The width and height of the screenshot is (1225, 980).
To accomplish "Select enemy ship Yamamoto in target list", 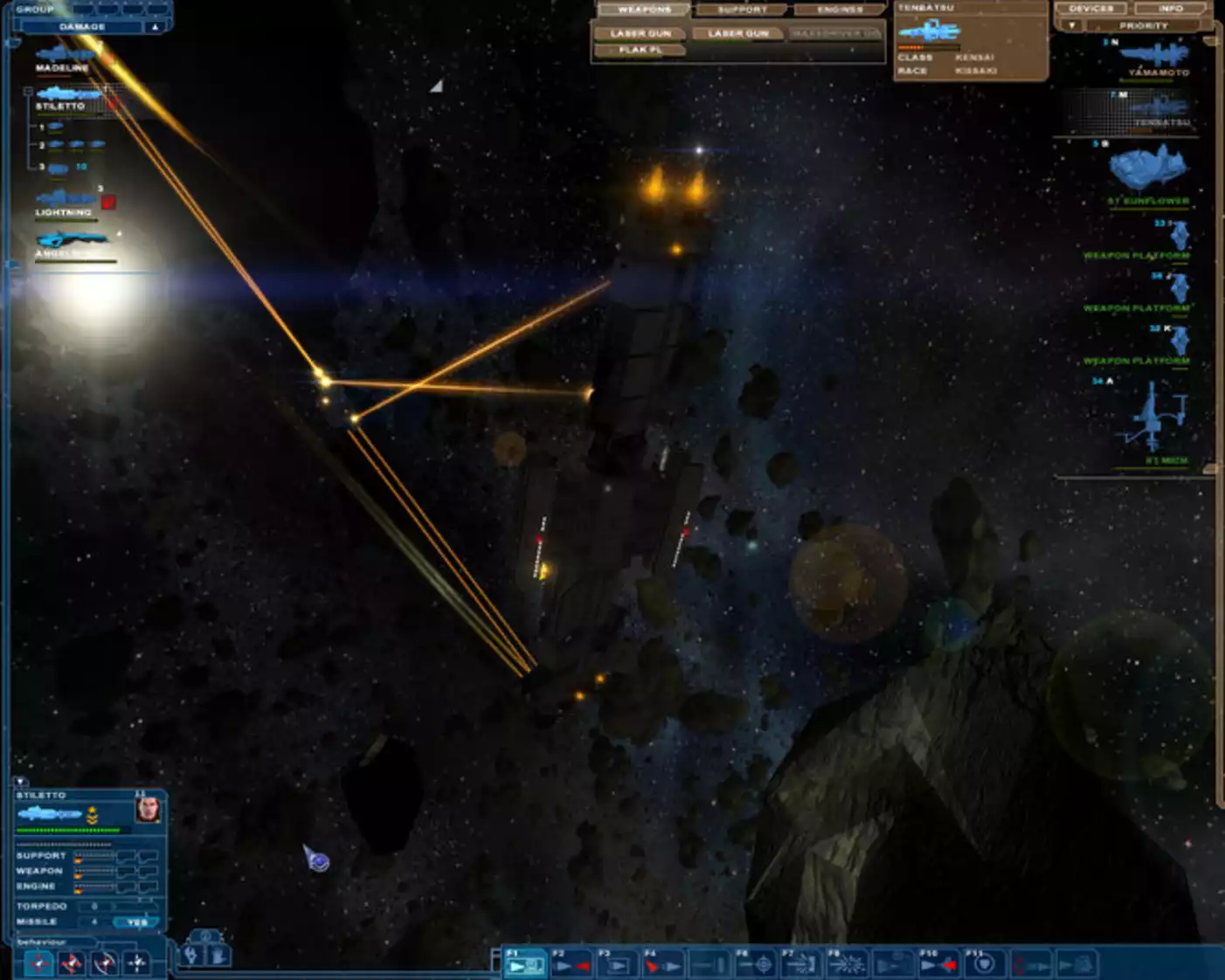I will pyautogui.click(x=1156, y=58).
